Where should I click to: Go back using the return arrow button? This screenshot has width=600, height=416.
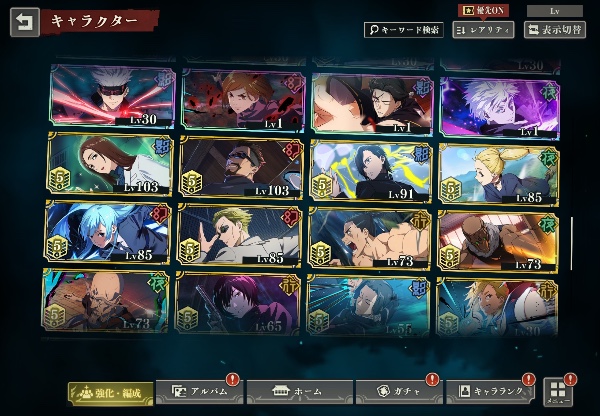click(24, 21)
